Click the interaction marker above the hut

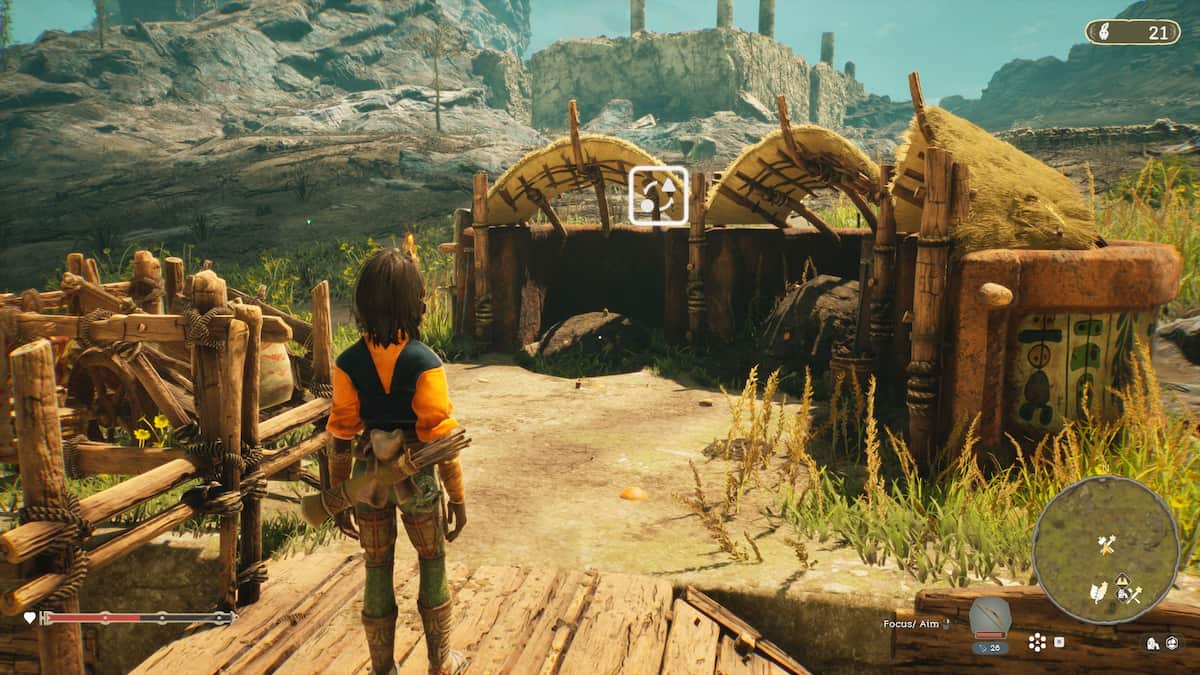(x=658, y=195)
